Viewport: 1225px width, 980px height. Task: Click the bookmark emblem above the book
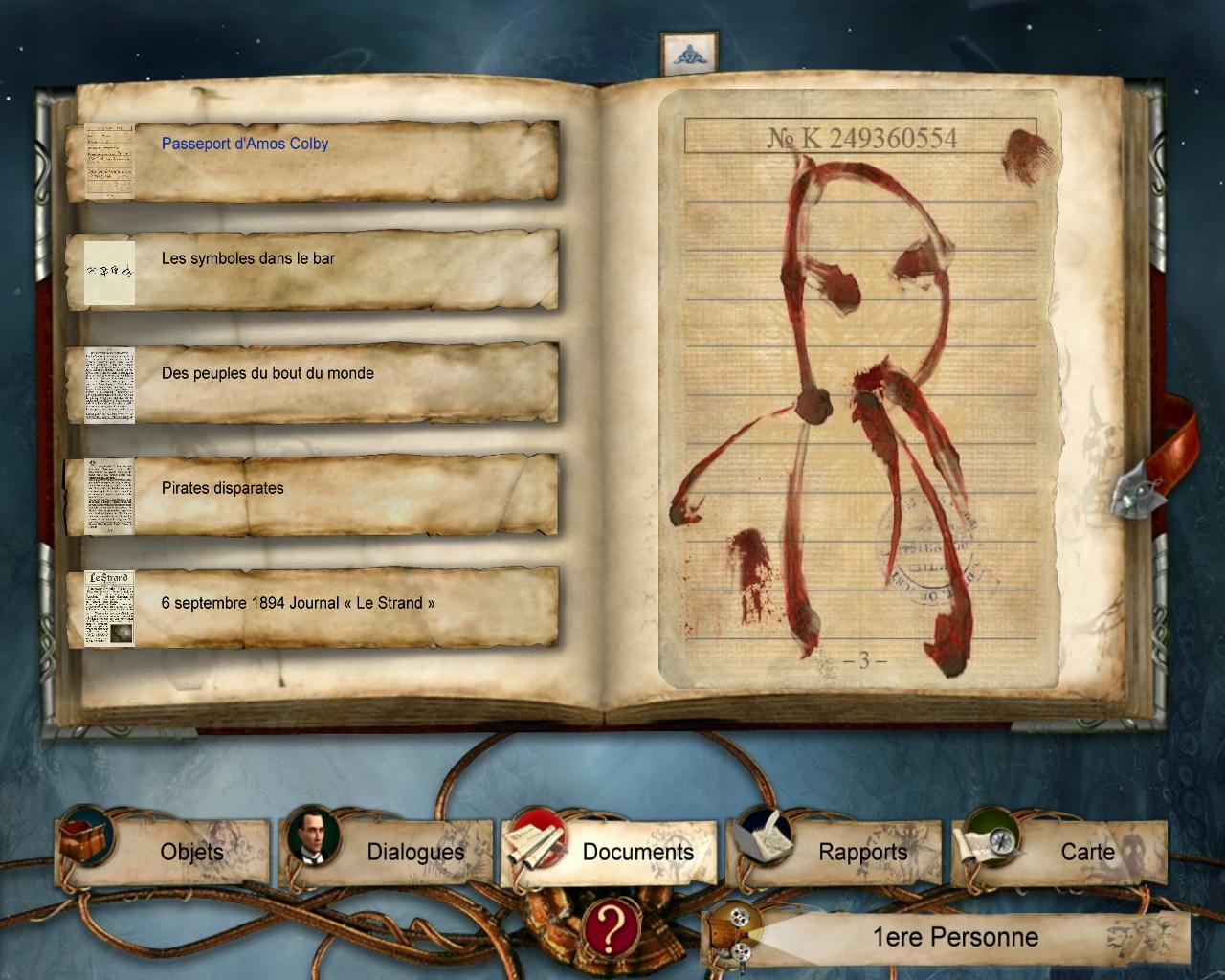click(683, 55)
